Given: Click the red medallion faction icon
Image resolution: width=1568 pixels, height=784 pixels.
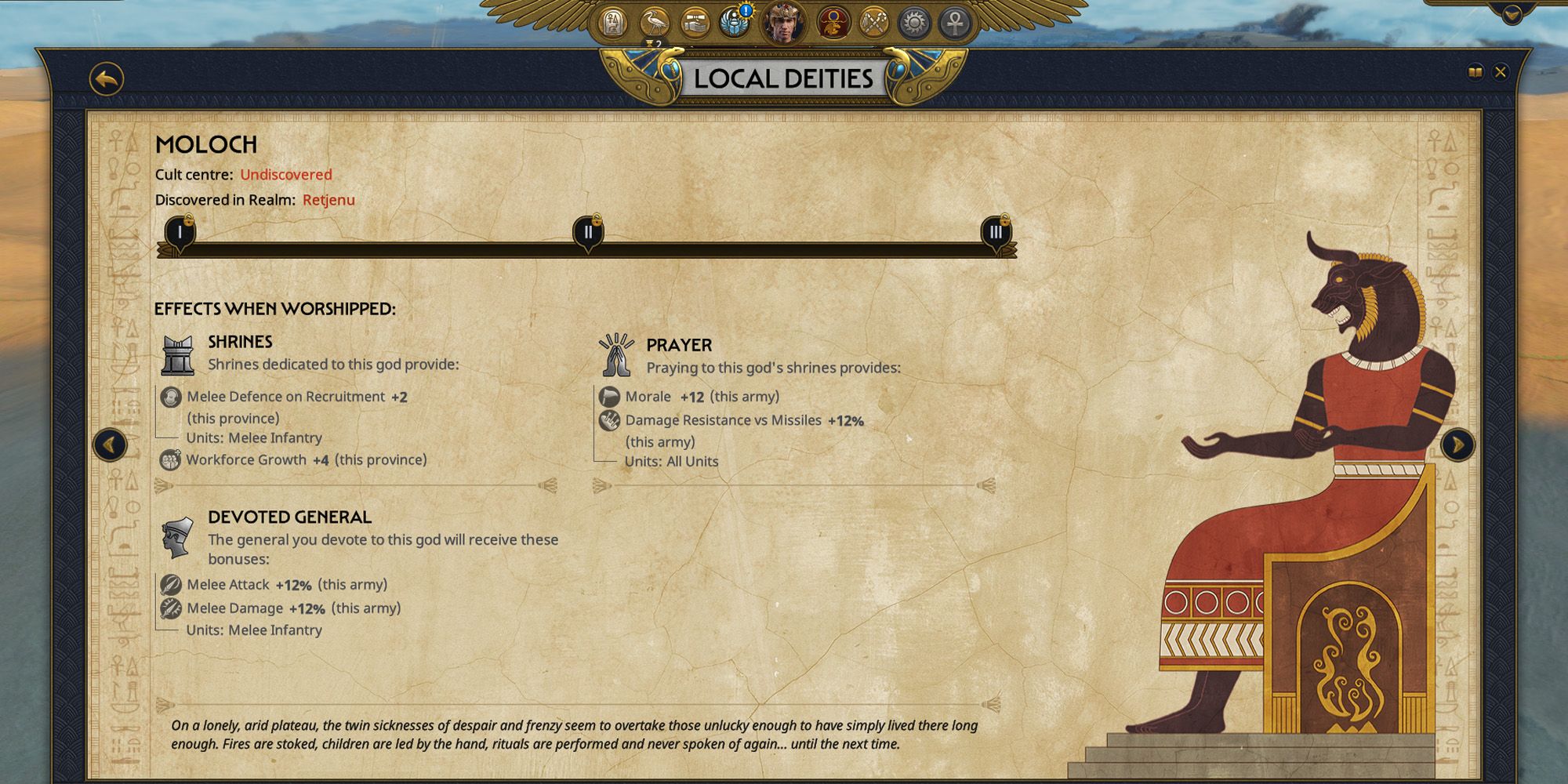Looking at the screenshot, I should coord(834,24).
